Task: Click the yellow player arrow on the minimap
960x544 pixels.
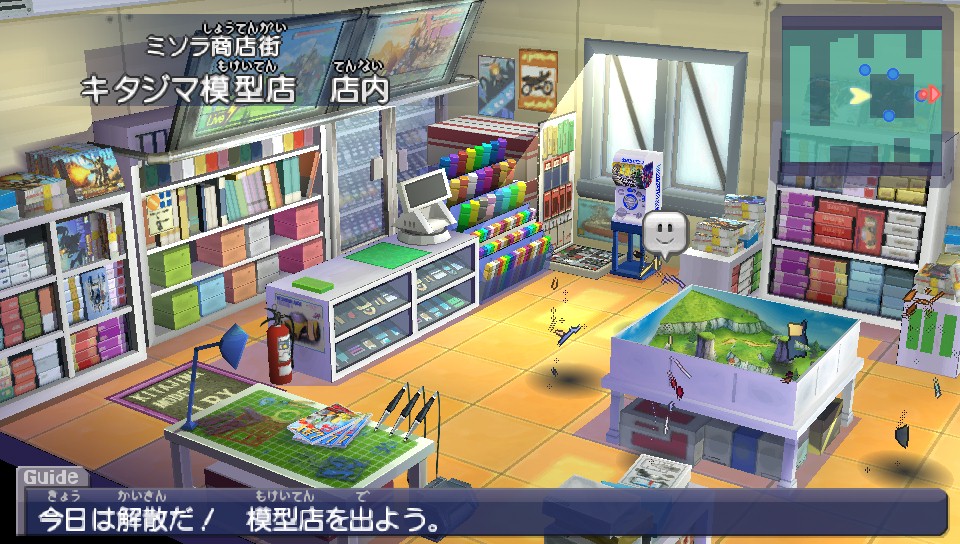Action: pyautogui.click(x=859, y=96)
